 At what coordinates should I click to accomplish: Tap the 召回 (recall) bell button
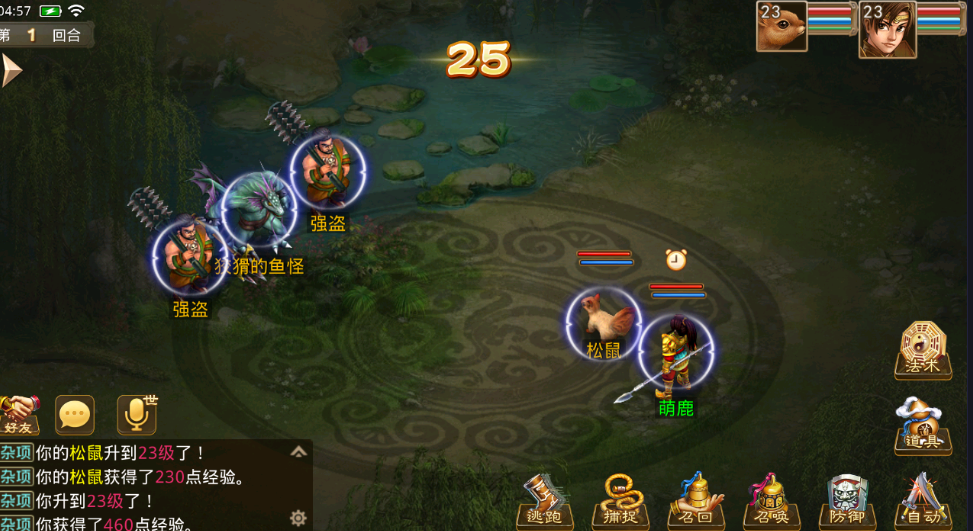click(696, 502)
